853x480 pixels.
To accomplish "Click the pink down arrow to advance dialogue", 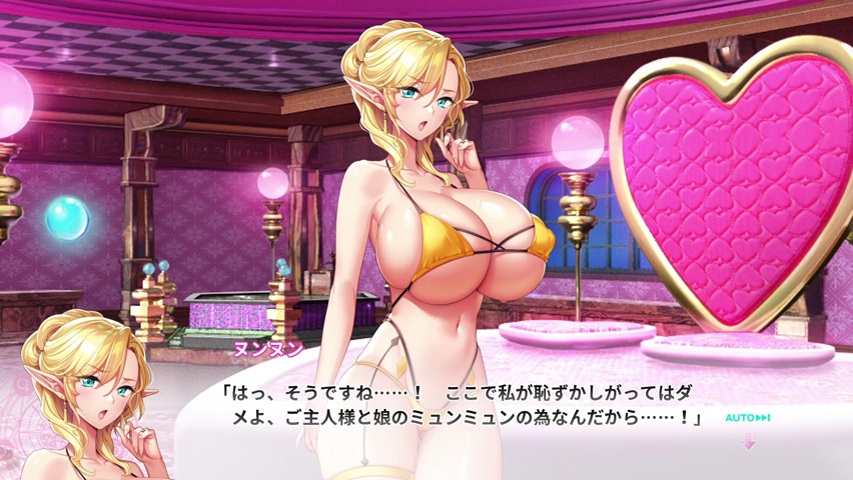I will pyautogui.click(x=749, y=442).
